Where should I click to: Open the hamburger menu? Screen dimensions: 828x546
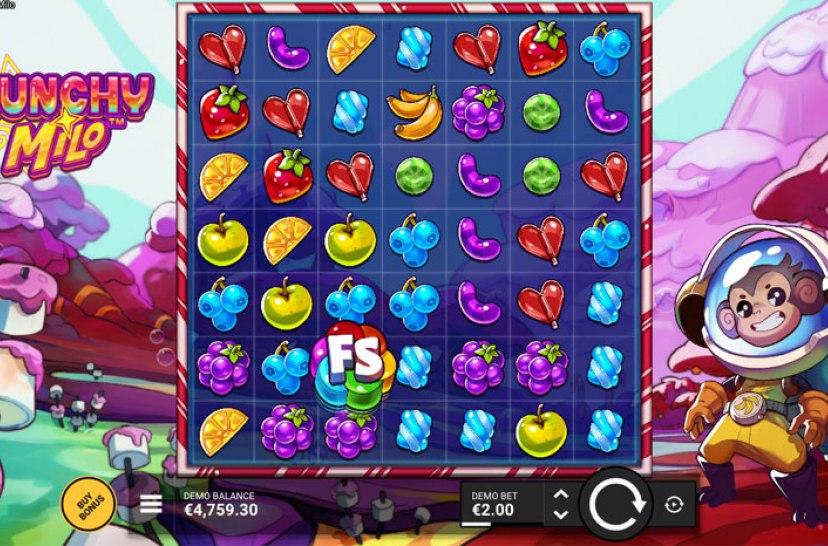coord(151,504)
